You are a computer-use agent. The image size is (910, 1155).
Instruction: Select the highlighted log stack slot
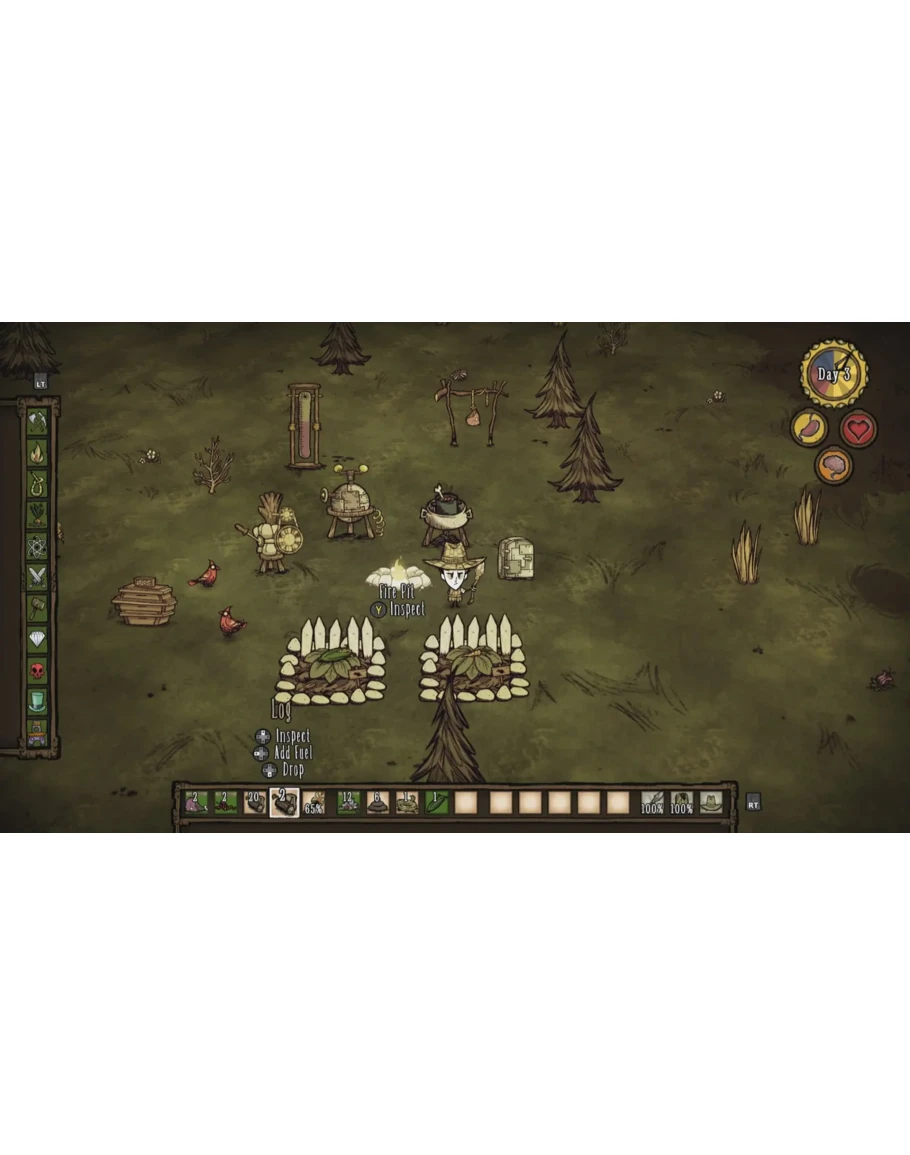pos(284,802)
